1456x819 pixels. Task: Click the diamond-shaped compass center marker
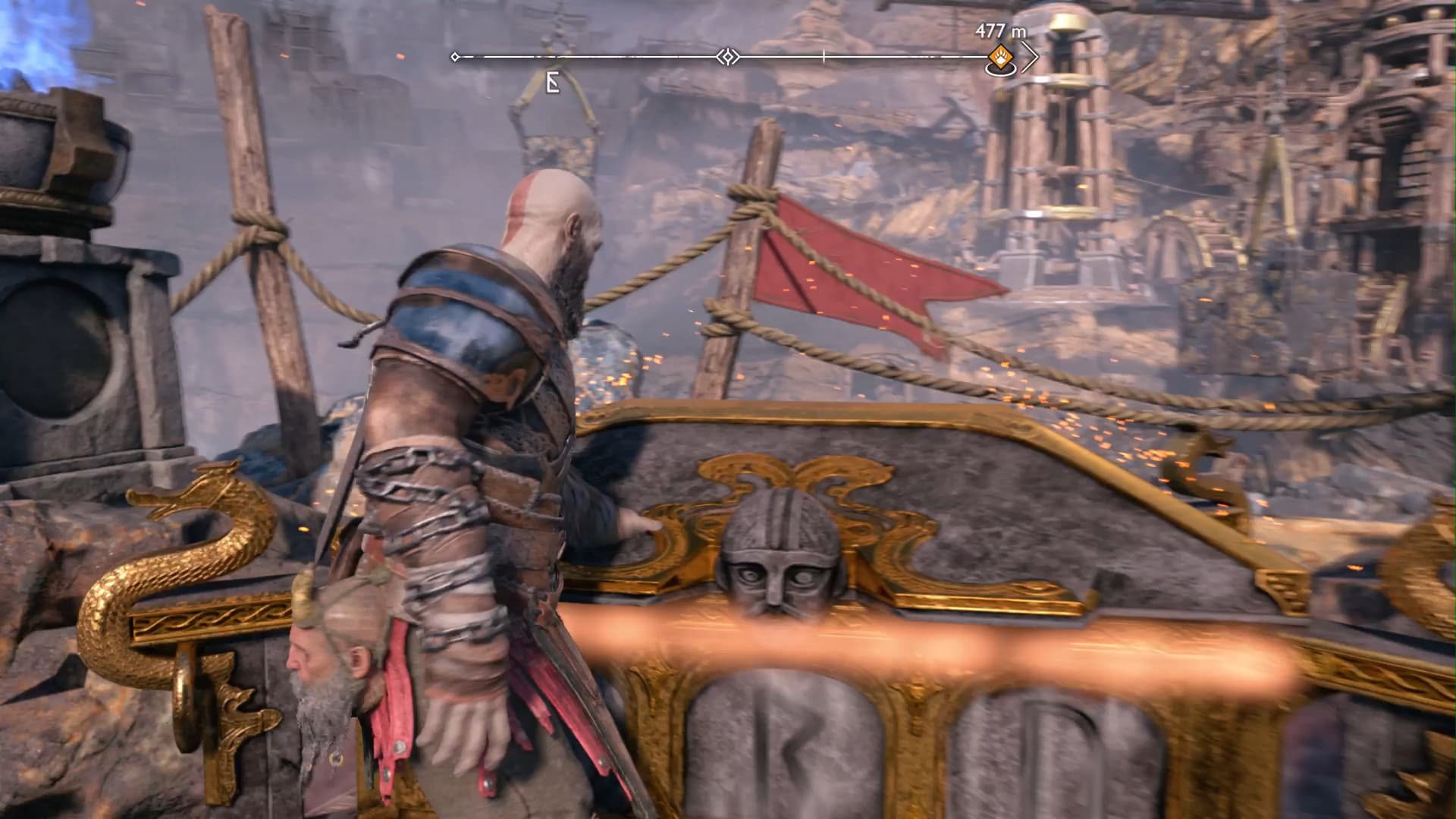[727, 55]
